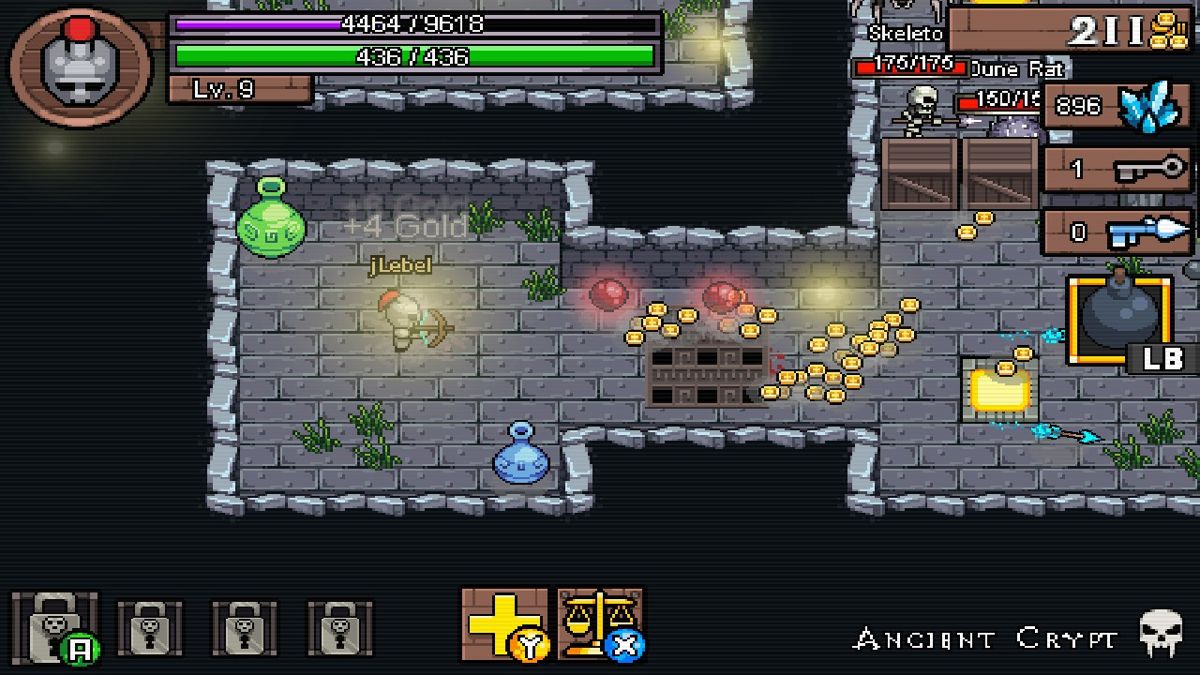This screenshot has height=675, width=1200.
Task: Select the bomb item slot
Action: pyautogui.click(x=1119, y=320)
